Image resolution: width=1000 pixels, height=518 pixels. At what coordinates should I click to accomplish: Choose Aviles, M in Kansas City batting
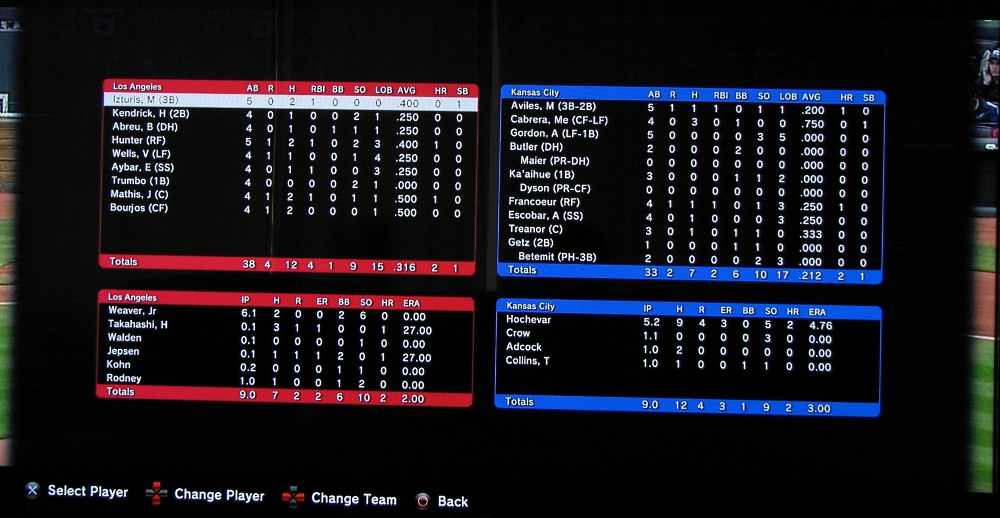pyautogui.click(x=546, y=106)
